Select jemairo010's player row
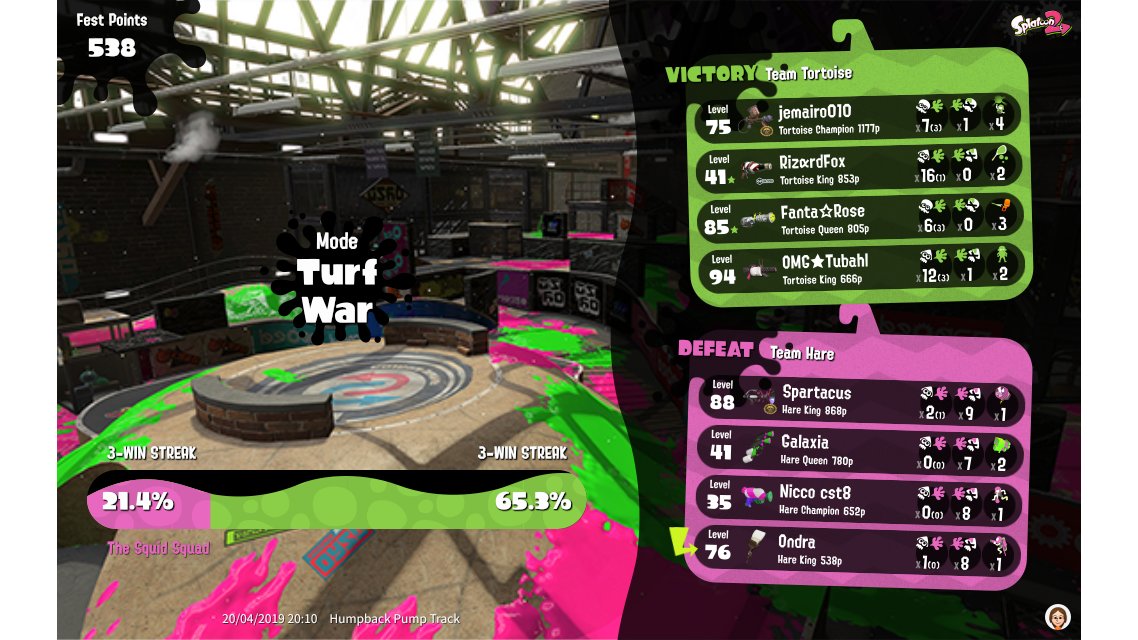1138x640 pixels. click(x=858, y=117)
